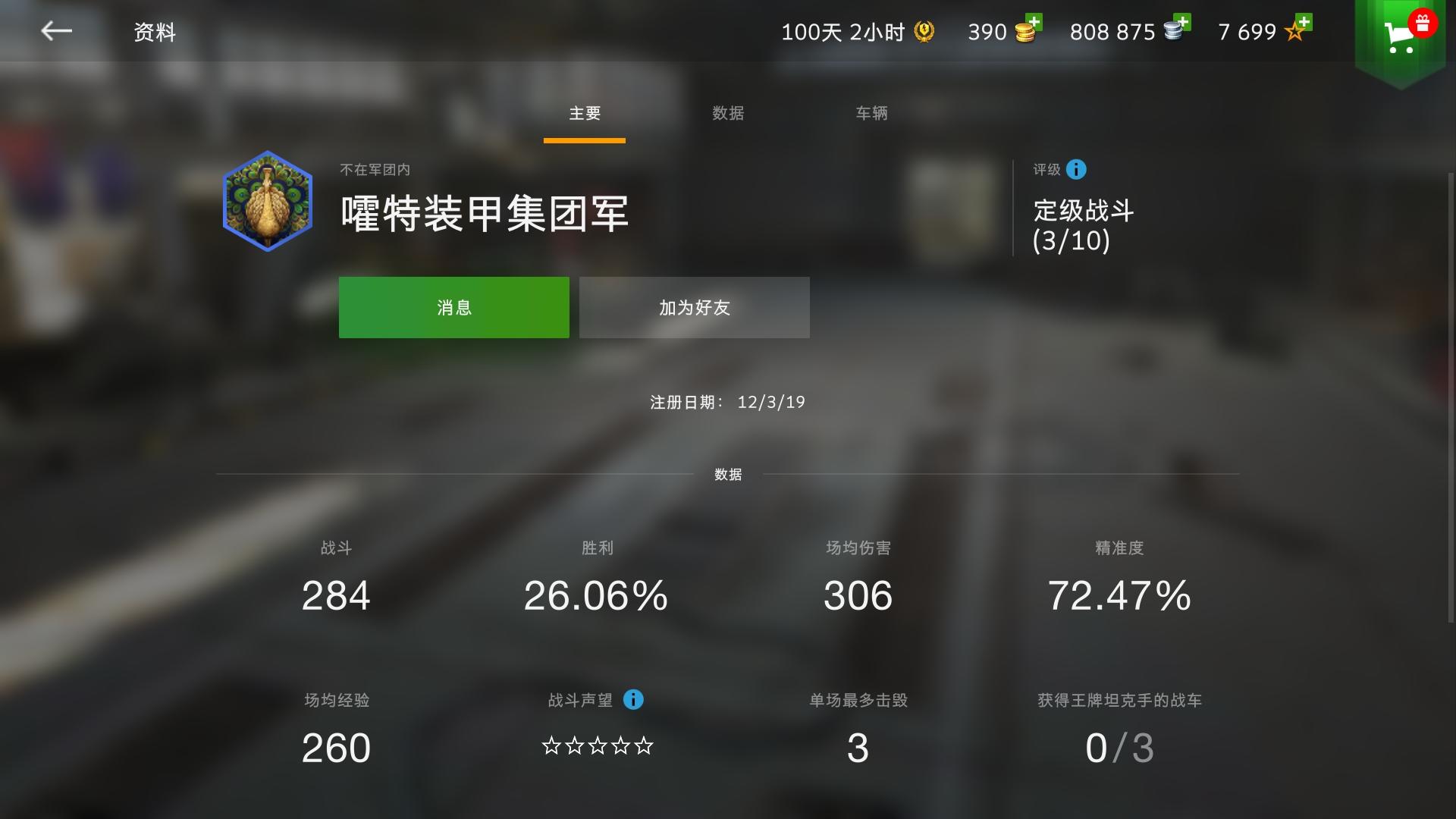The image size is (1456, 819).
Task: Select the peacock player avatar emblem
Action: (x=267, y=201)
